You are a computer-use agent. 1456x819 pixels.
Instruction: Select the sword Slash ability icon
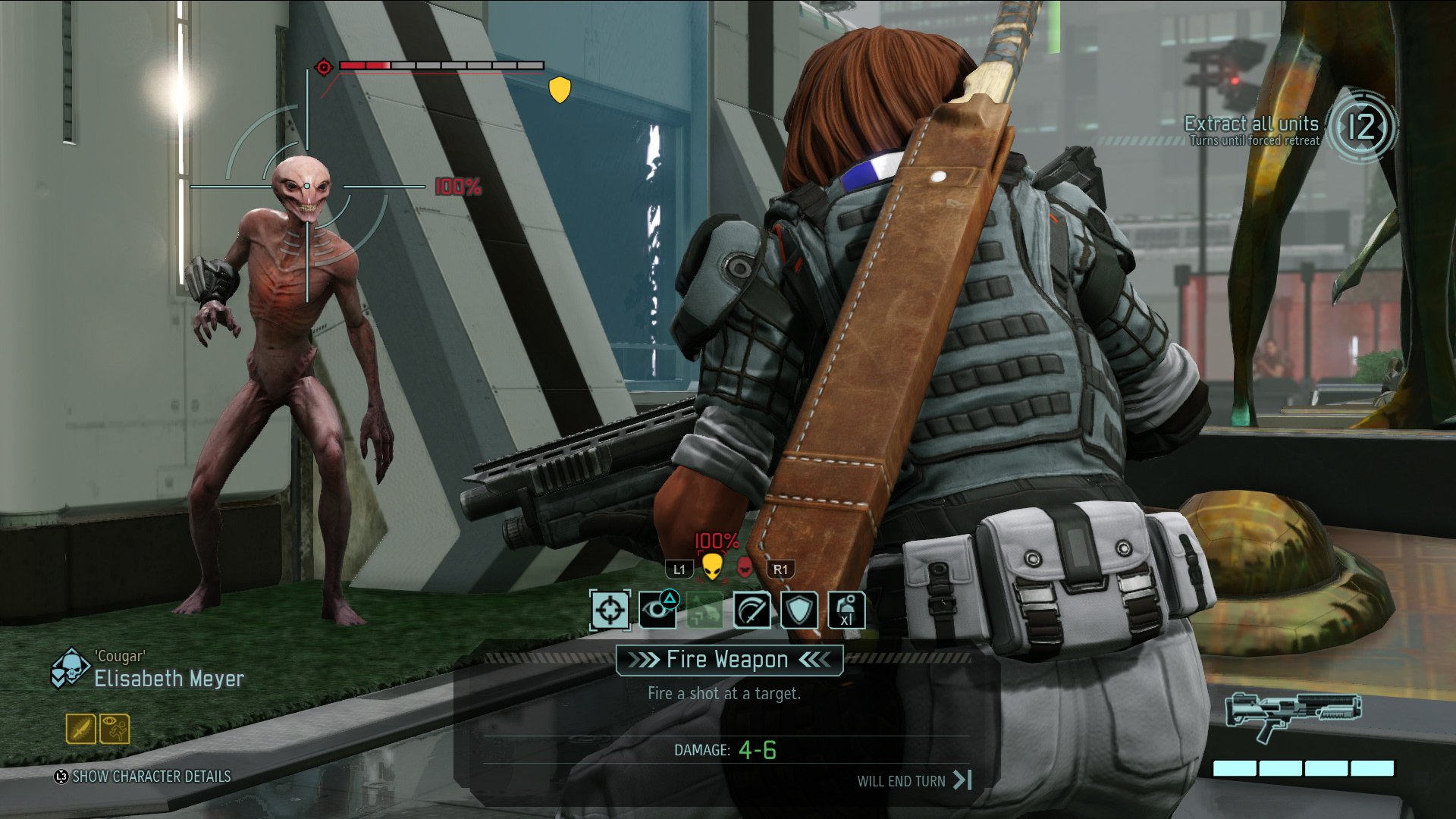point(752,610)
